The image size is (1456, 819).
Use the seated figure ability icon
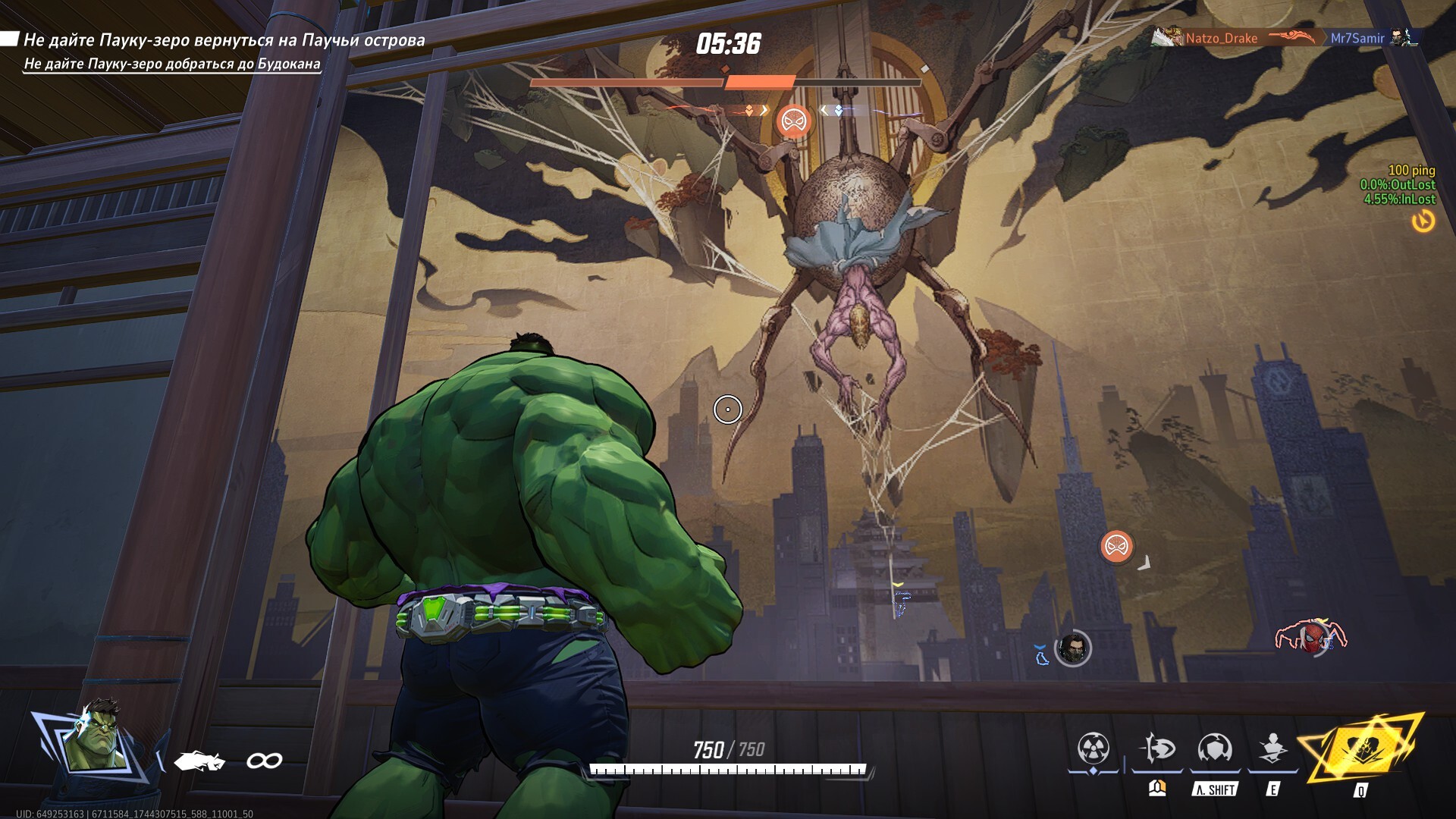tap(1273, 749)
